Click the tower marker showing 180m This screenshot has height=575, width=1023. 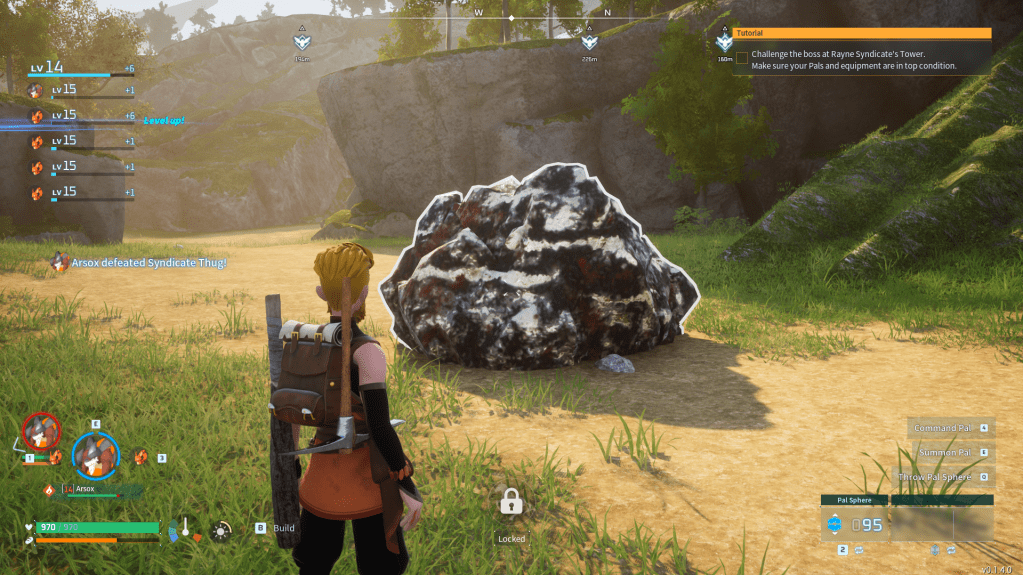point(725,41)
